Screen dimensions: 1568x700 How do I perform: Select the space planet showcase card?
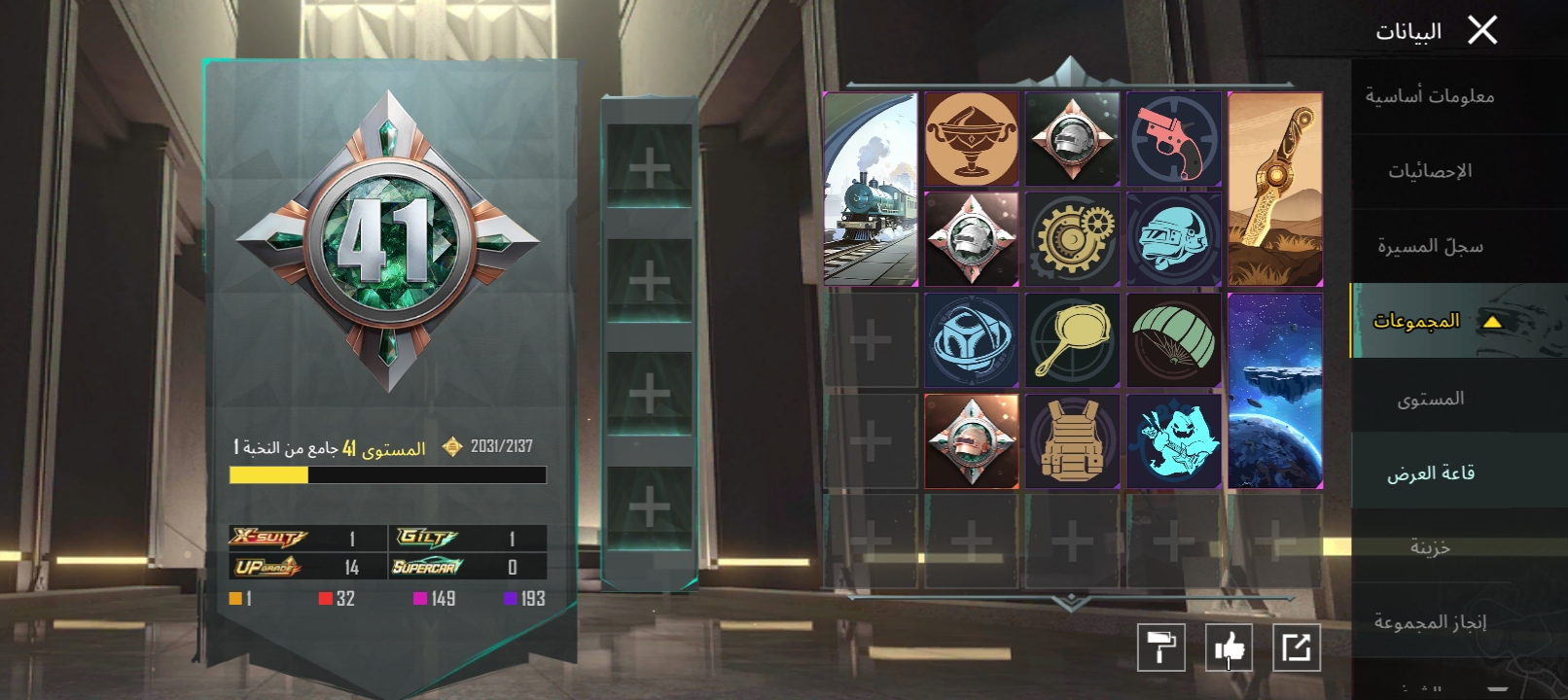coord(1275,391)
